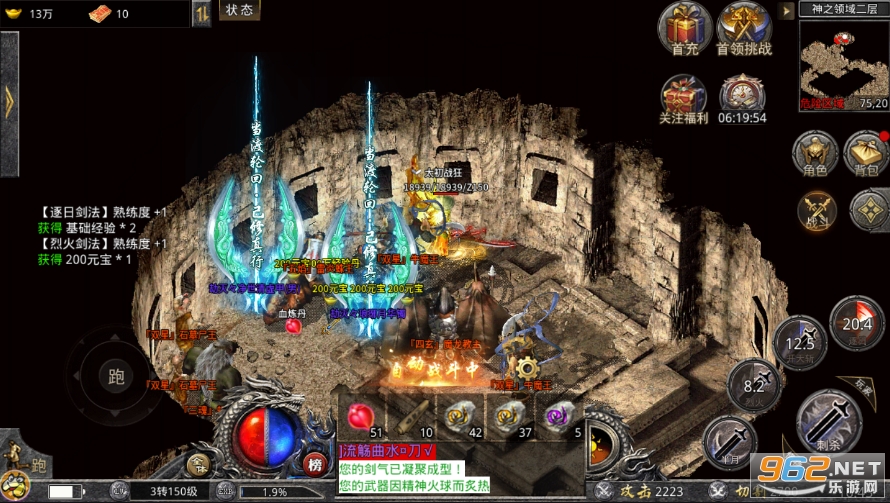Toggle the 战斗 crossed-swords combat mode
The height and width of the screenshot is (503, 890).
[x=816, y=209]
